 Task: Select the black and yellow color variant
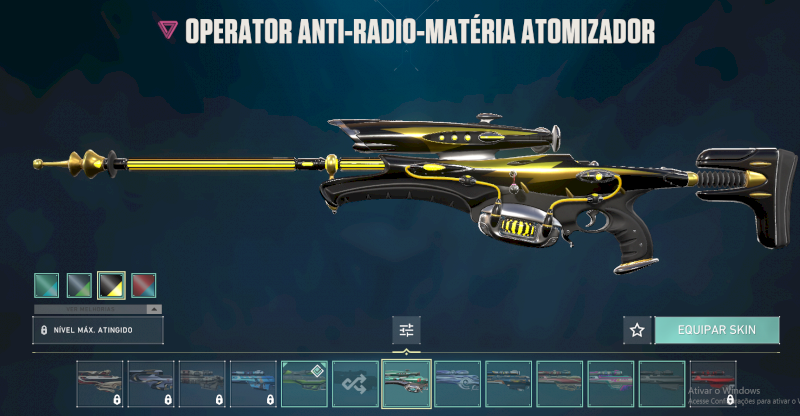click(110, 286)
